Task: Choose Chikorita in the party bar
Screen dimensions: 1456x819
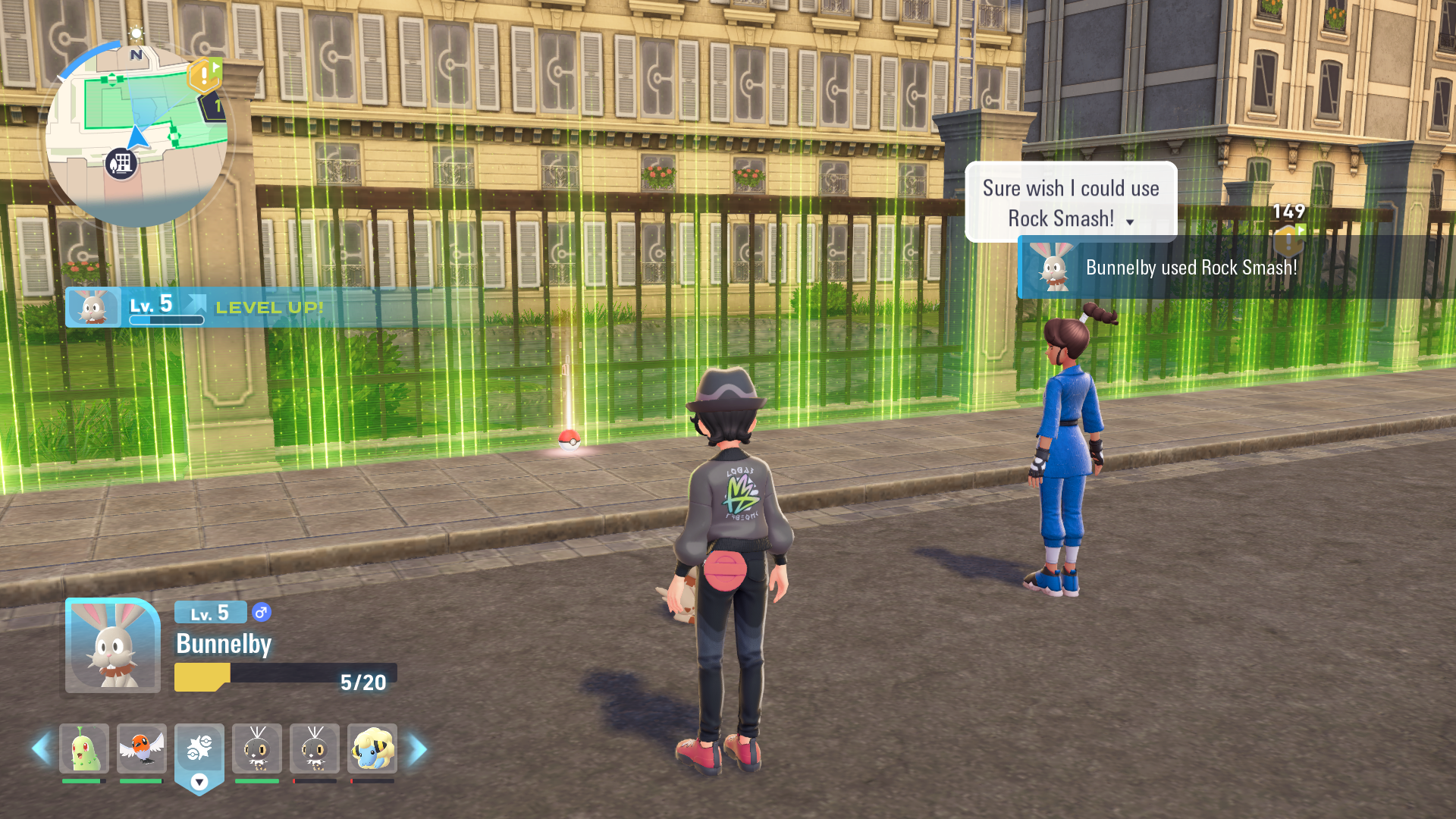Action: pos(84,749)
